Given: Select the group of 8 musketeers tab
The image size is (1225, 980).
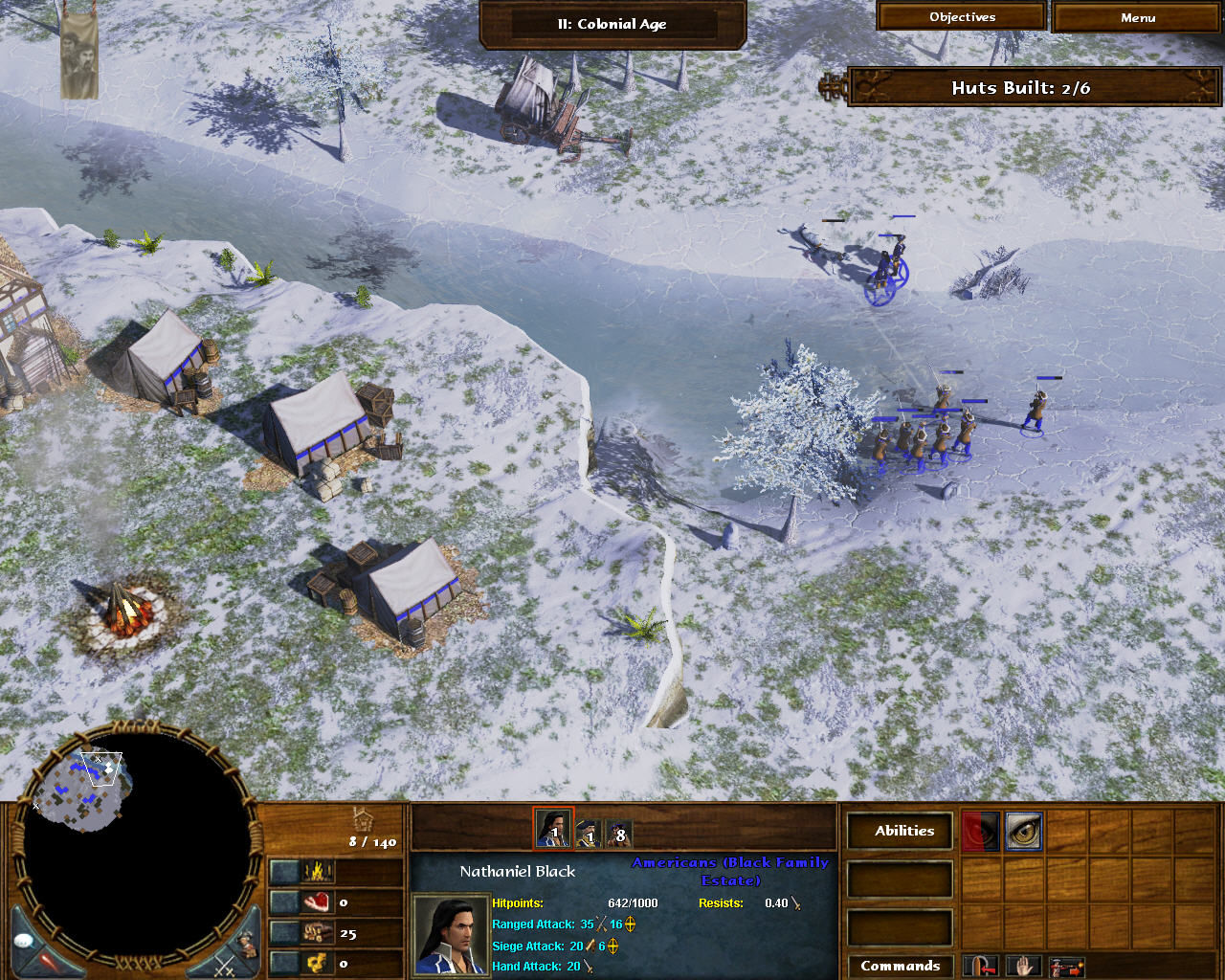Looking at the screenshot, I should click(621, 831).
